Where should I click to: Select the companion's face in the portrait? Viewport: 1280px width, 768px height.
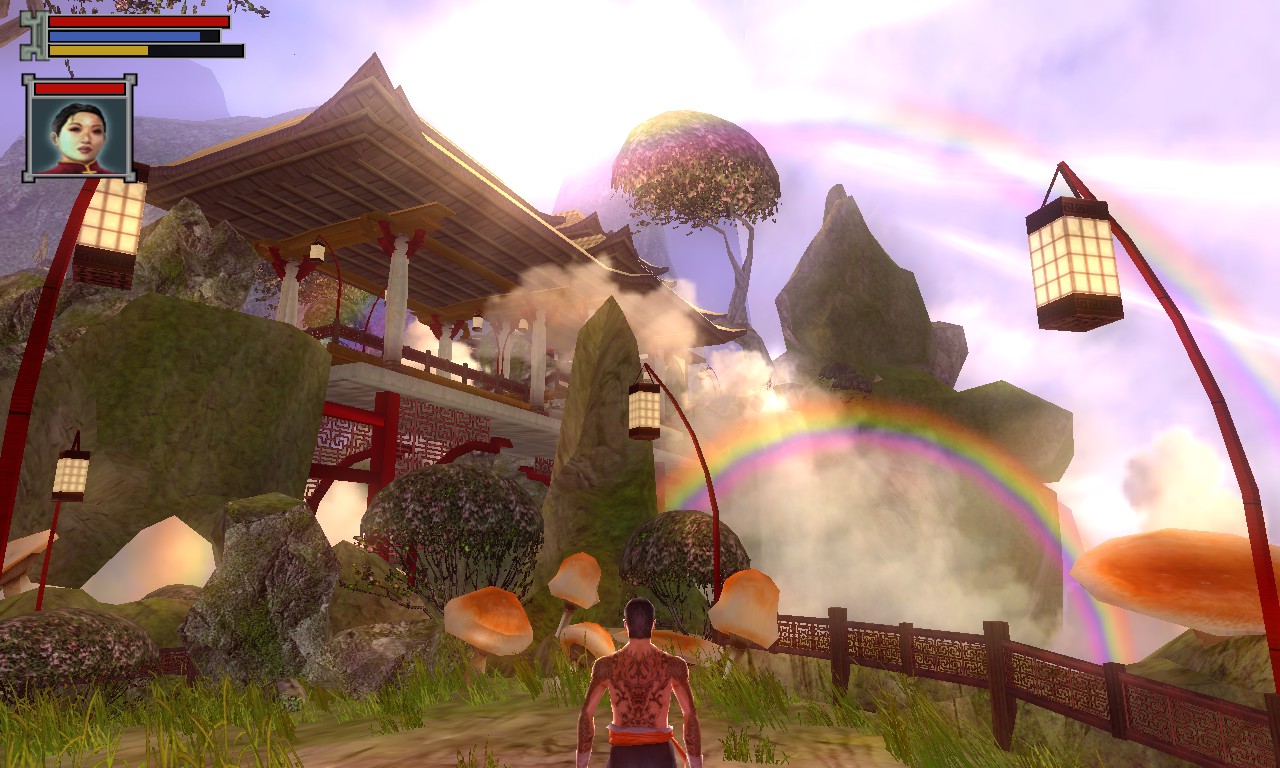click(x=82, y=132)
